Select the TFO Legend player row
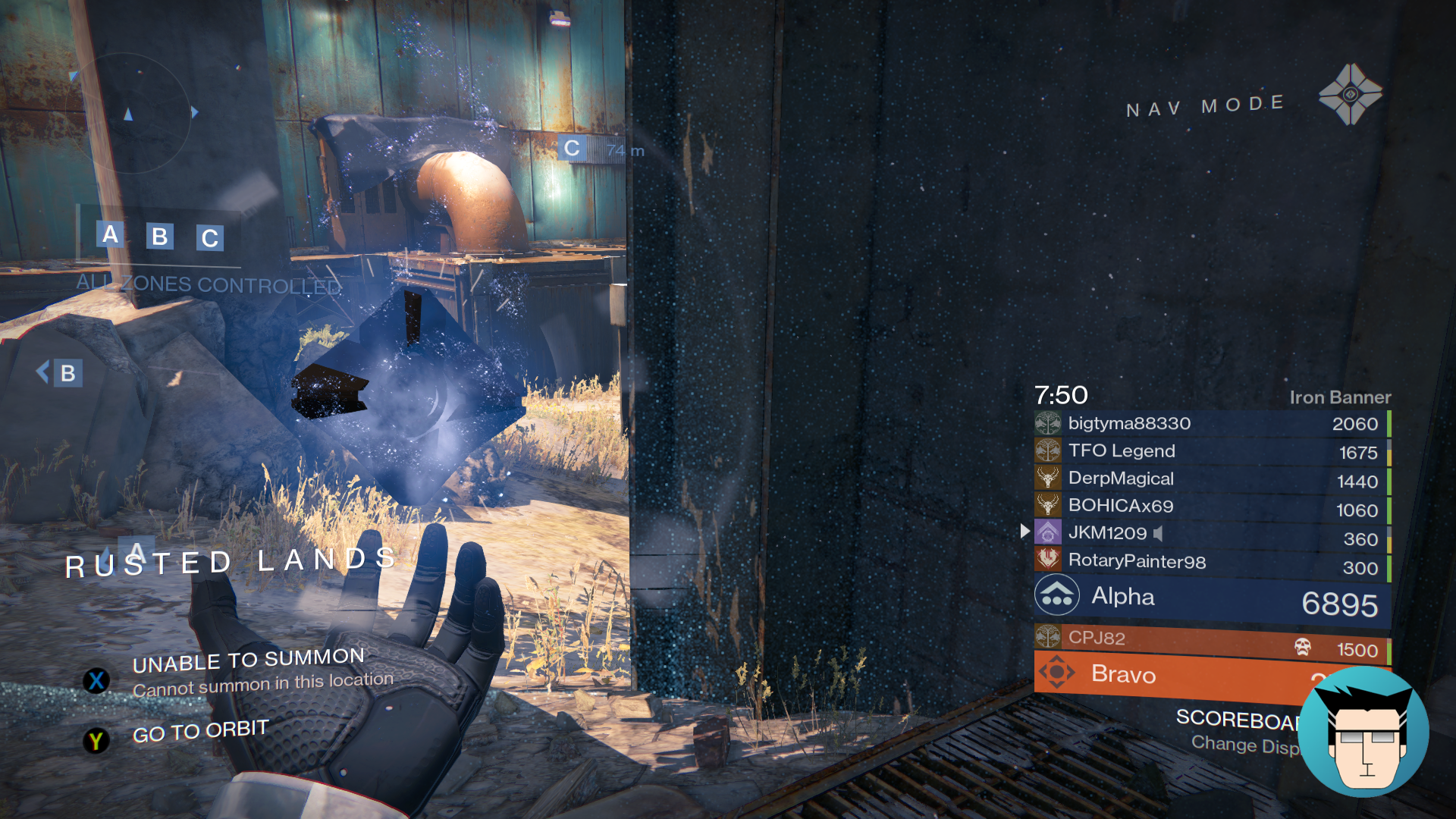The width and height of the screenshot is (1456, 819). point(1211,451)
